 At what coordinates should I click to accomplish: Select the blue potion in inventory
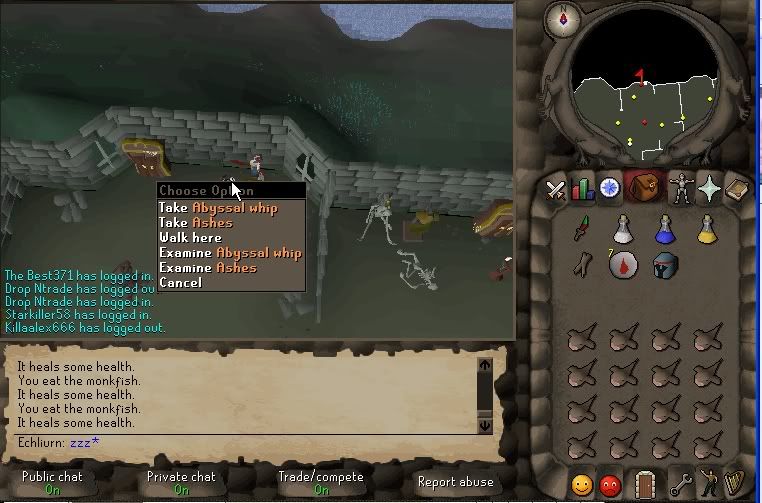click(x=665, y=231)
